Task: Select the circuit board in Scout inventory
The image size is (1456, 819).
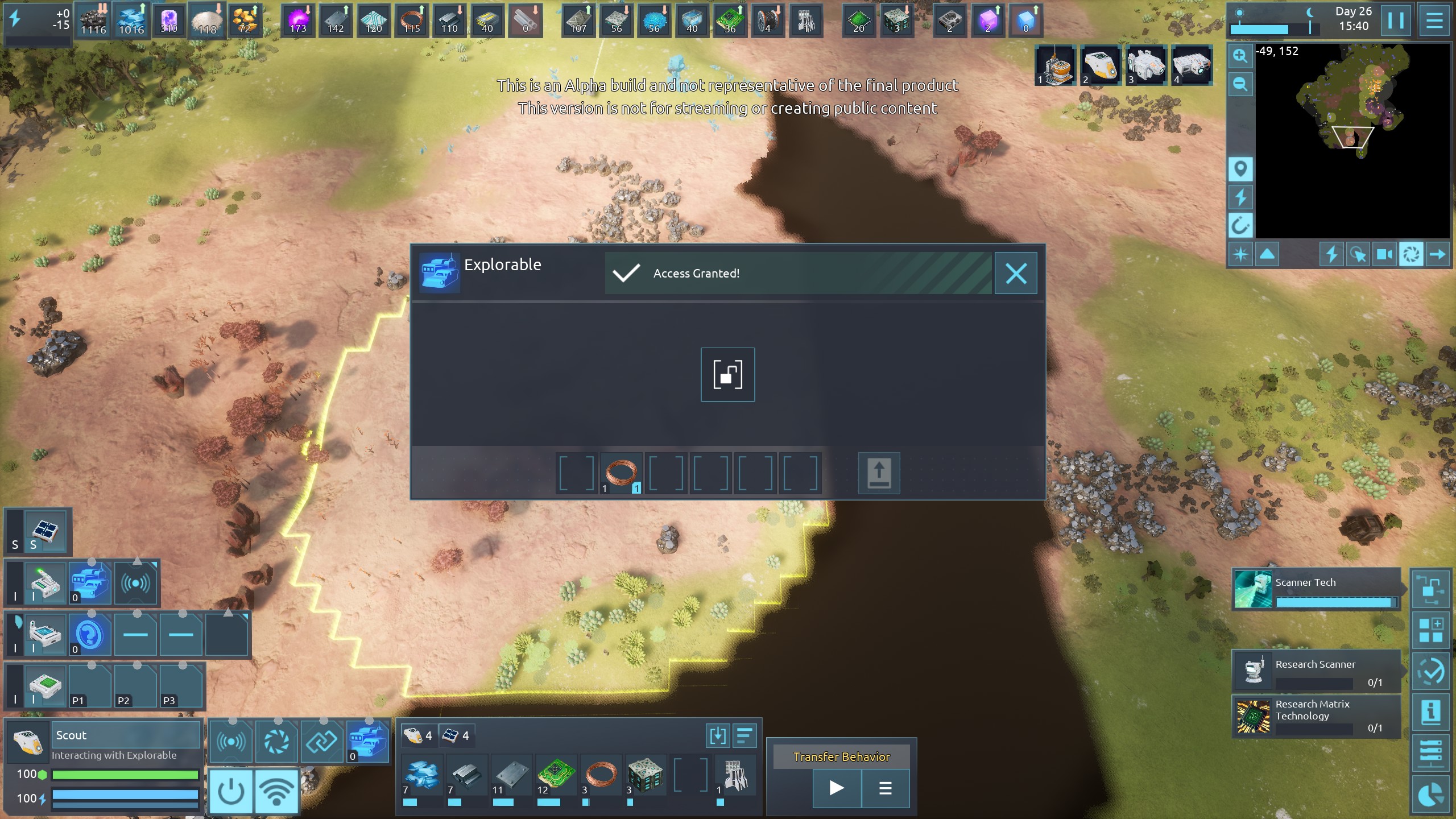Action: [555, 776]
